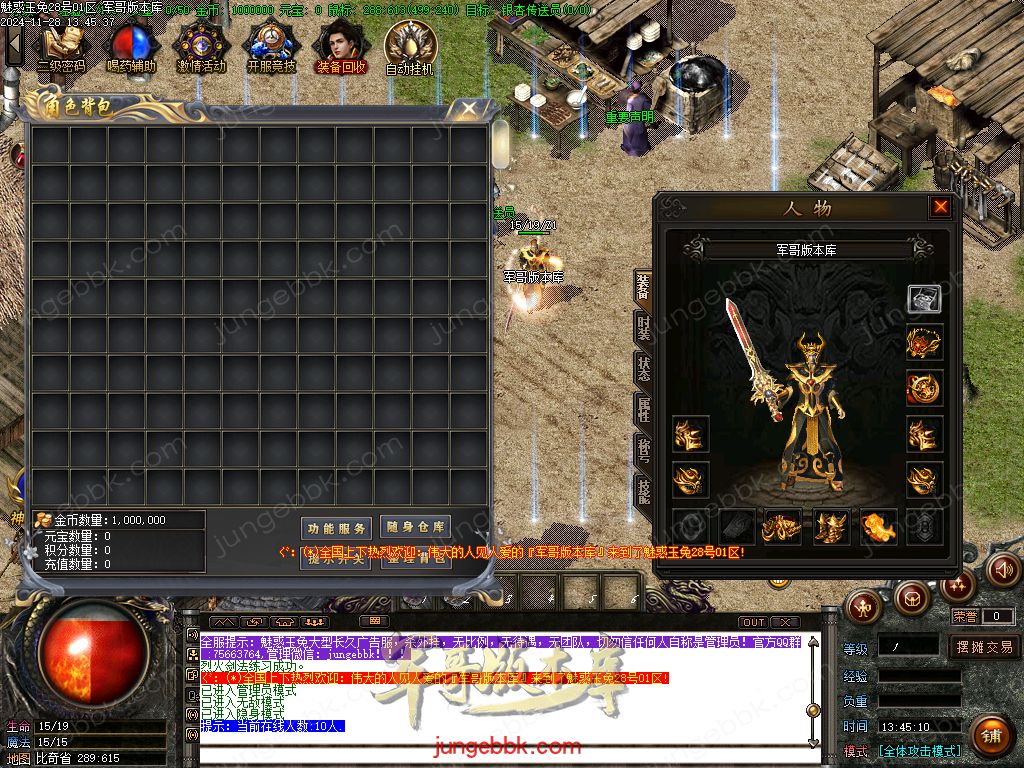Switch to the 状态 status tab
Image resolution: width=1024 pixels, height=768 pixels.
pos(643,368)
